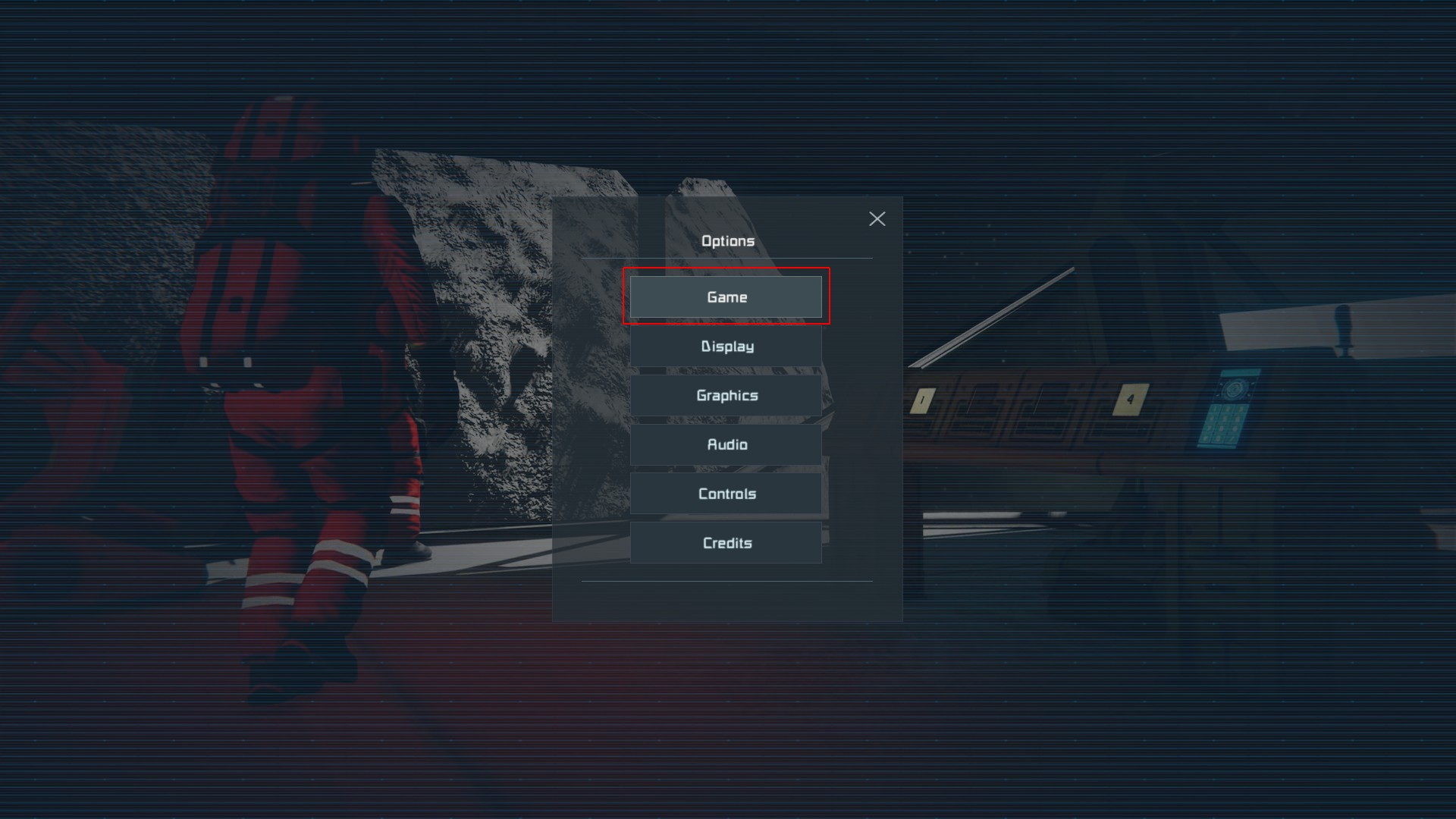Viewport: 1456px width, 819px height.
Task: Choose the Audio options button
Action: pos(726,444)
